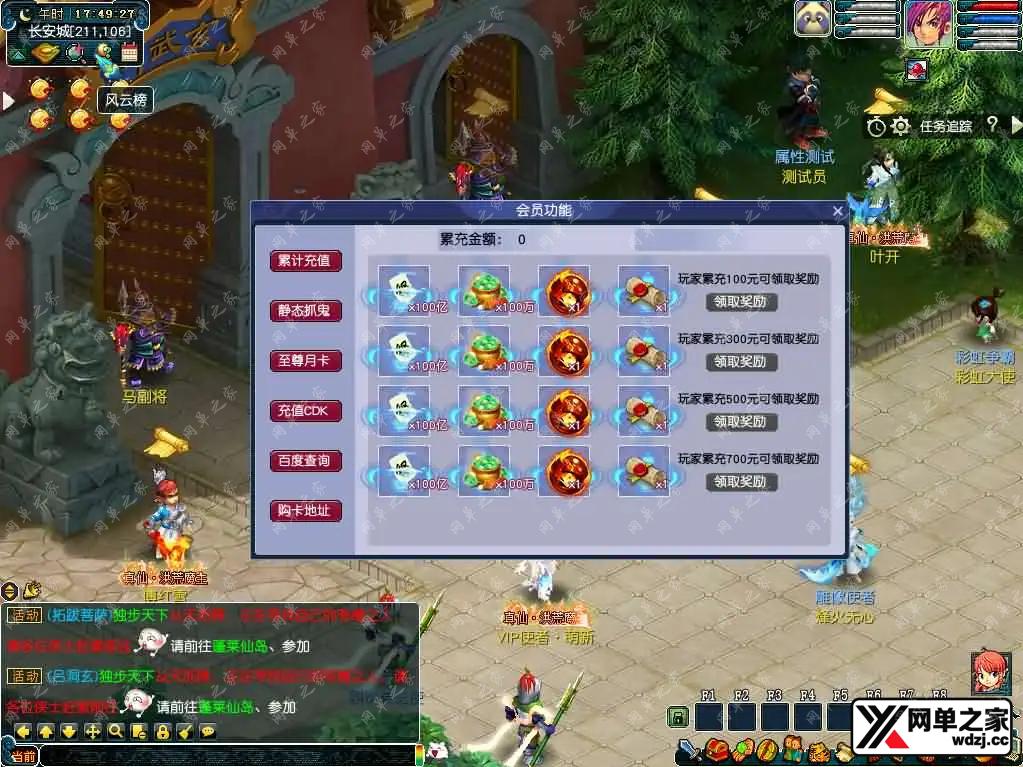This screenshot has height=767, width=1023.
Task: Click the magnifying glass chat icon
Action: pyautogui.click(x=116, y=731)
